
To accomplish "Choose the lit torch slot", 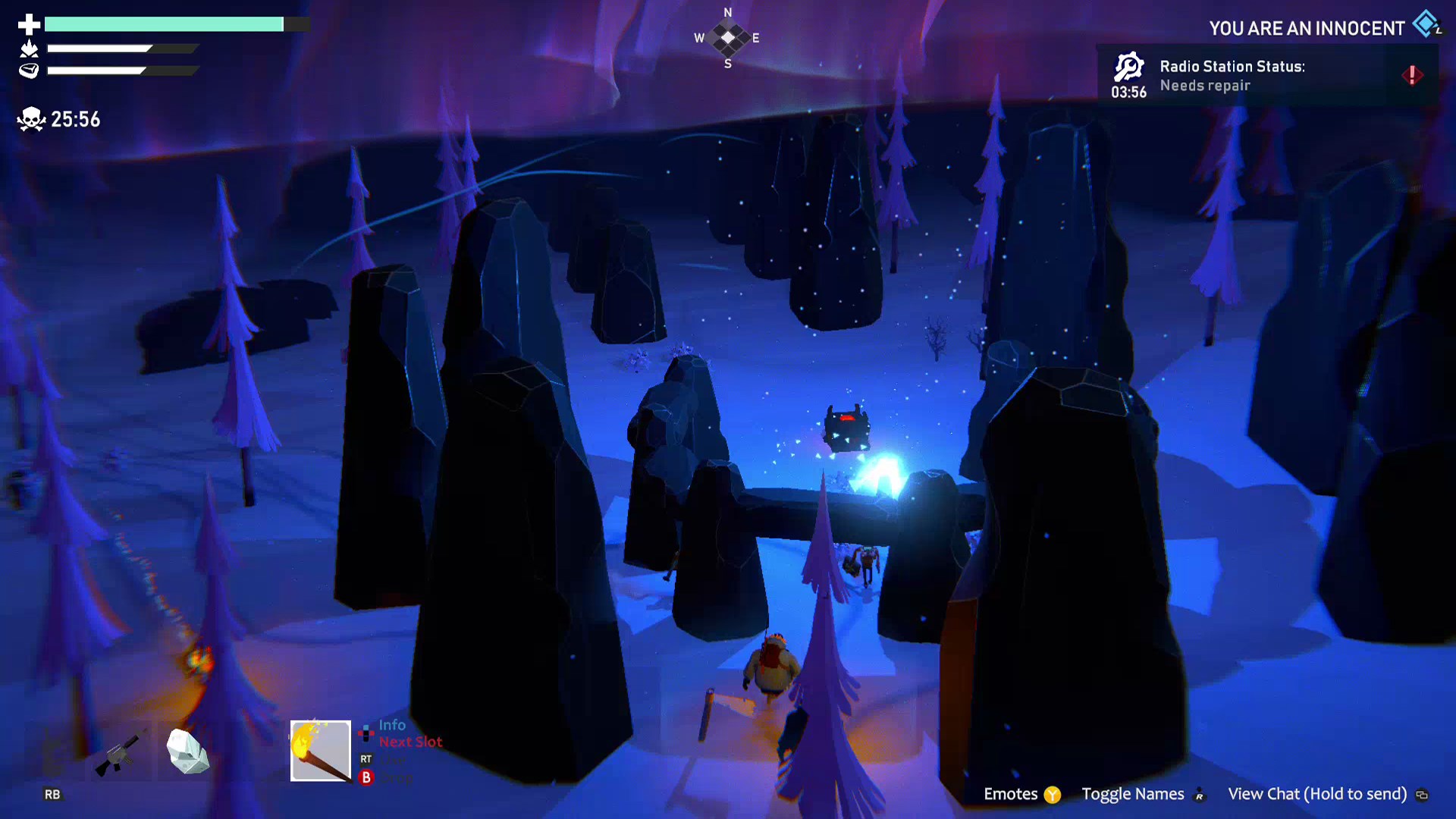I will (x=321, y=751).
